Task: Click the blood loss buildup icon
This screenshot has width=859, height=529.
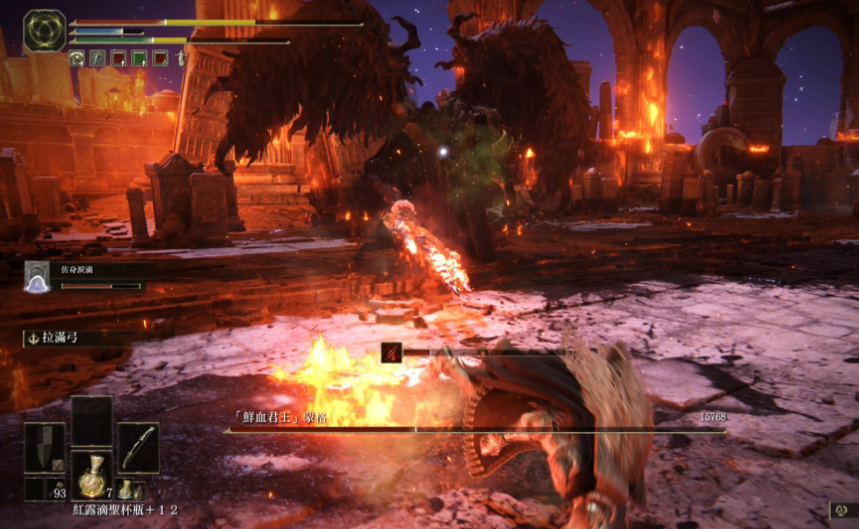Action: tap(390, 352)
